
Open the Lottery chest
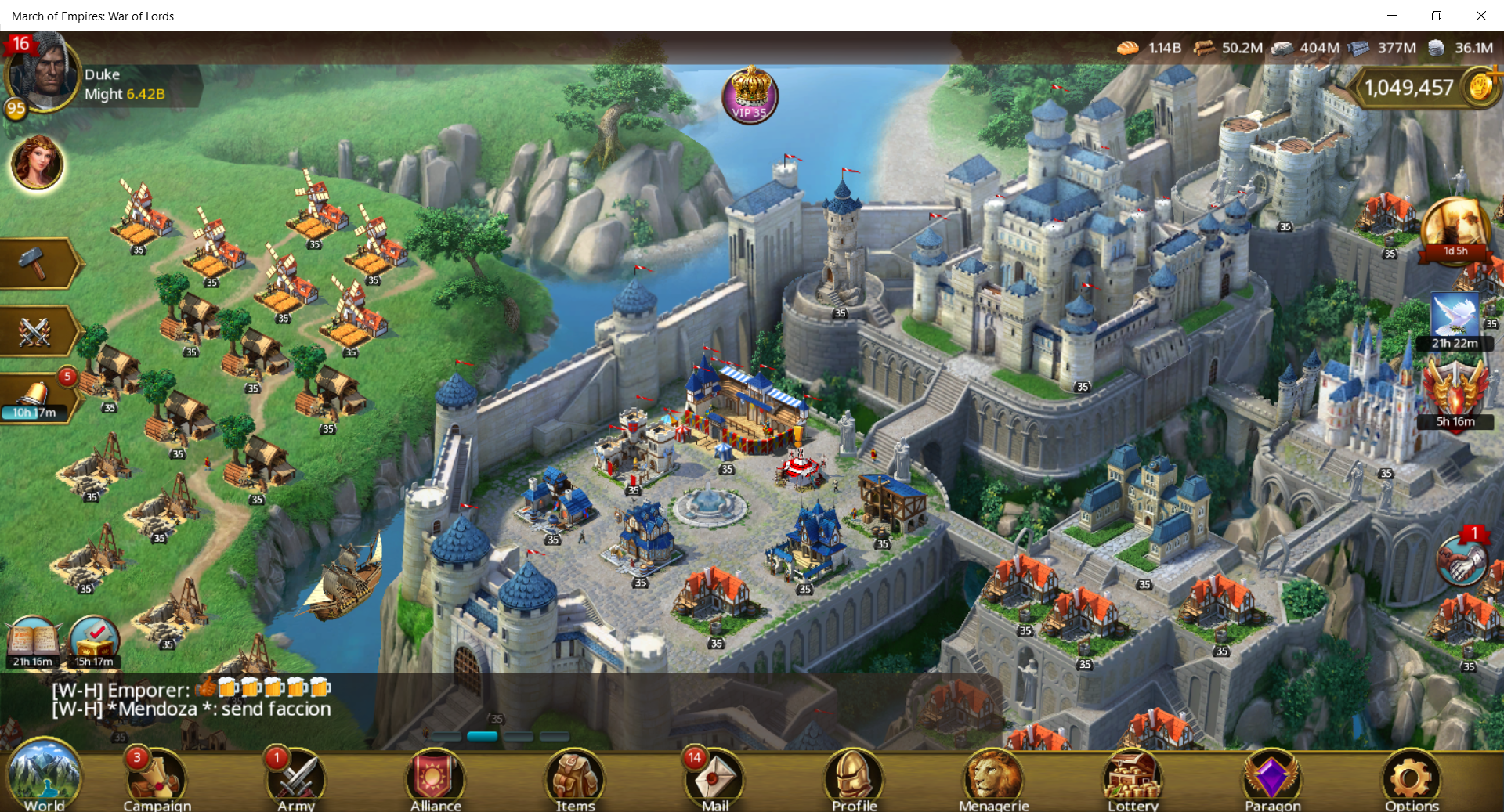click(x=1133, y=779)
